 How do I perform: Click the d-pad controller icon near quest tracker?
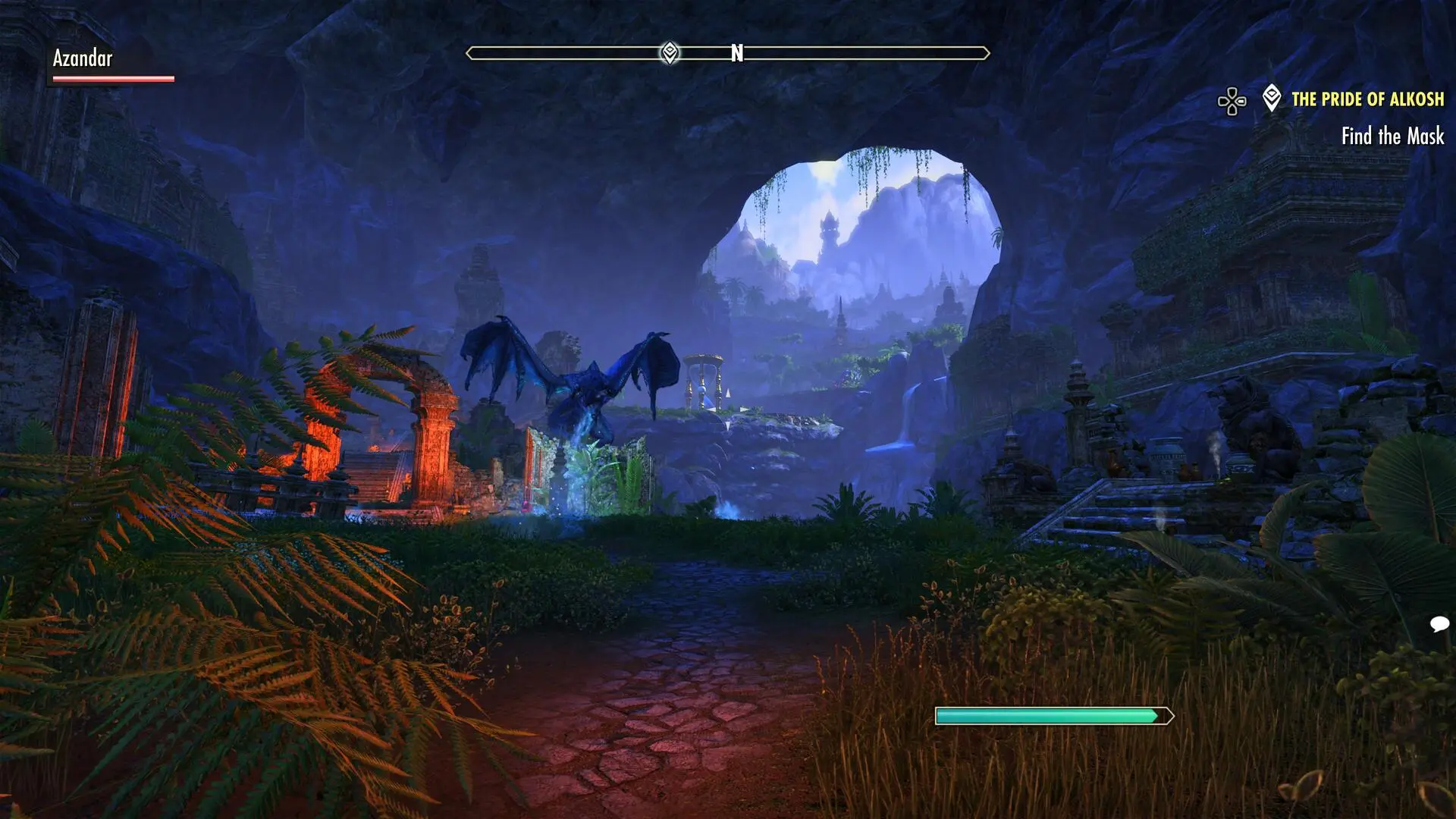(x=1232, y=99)
